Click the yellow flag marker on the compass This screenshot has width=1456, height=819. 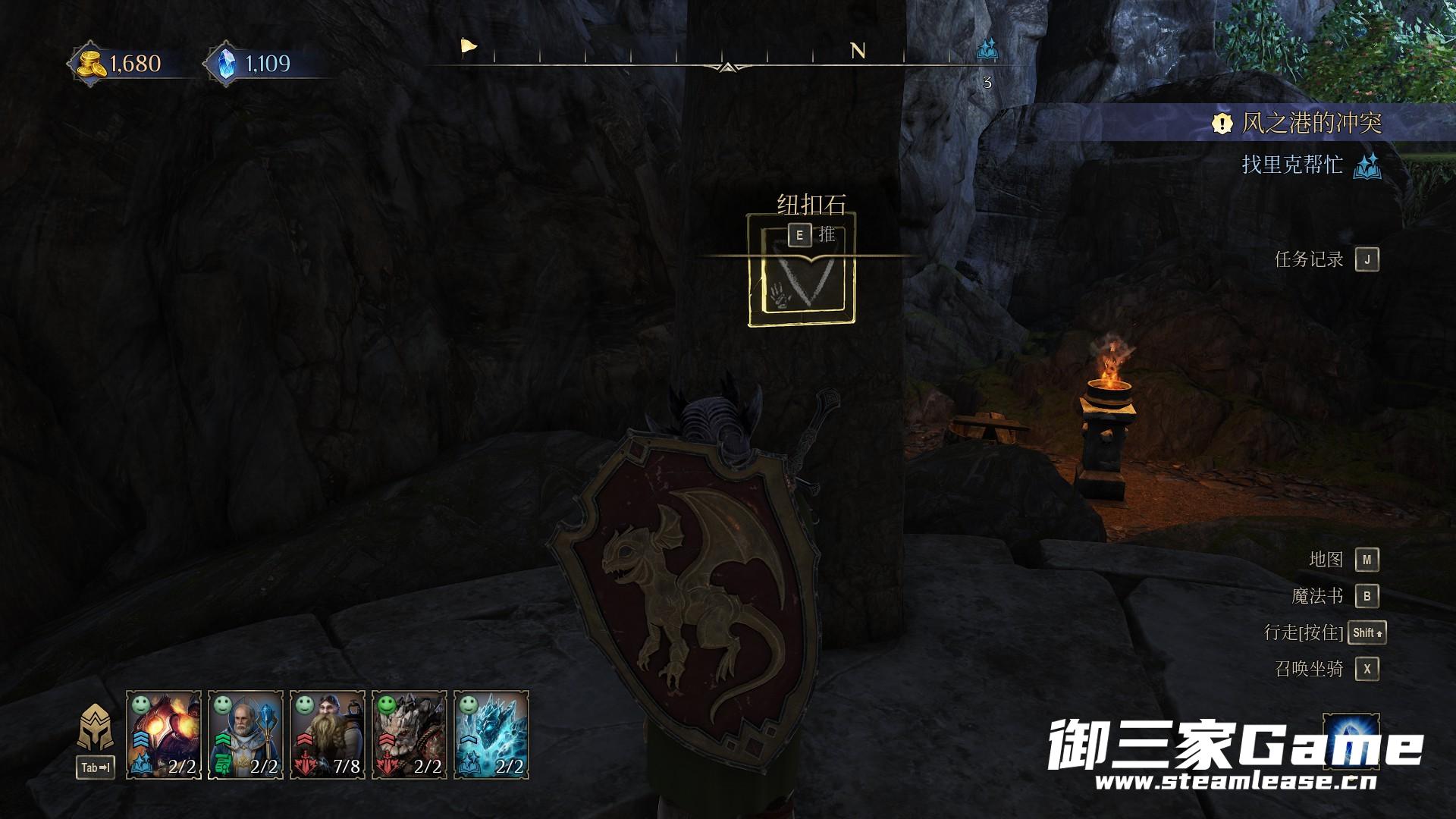point(469,47)
